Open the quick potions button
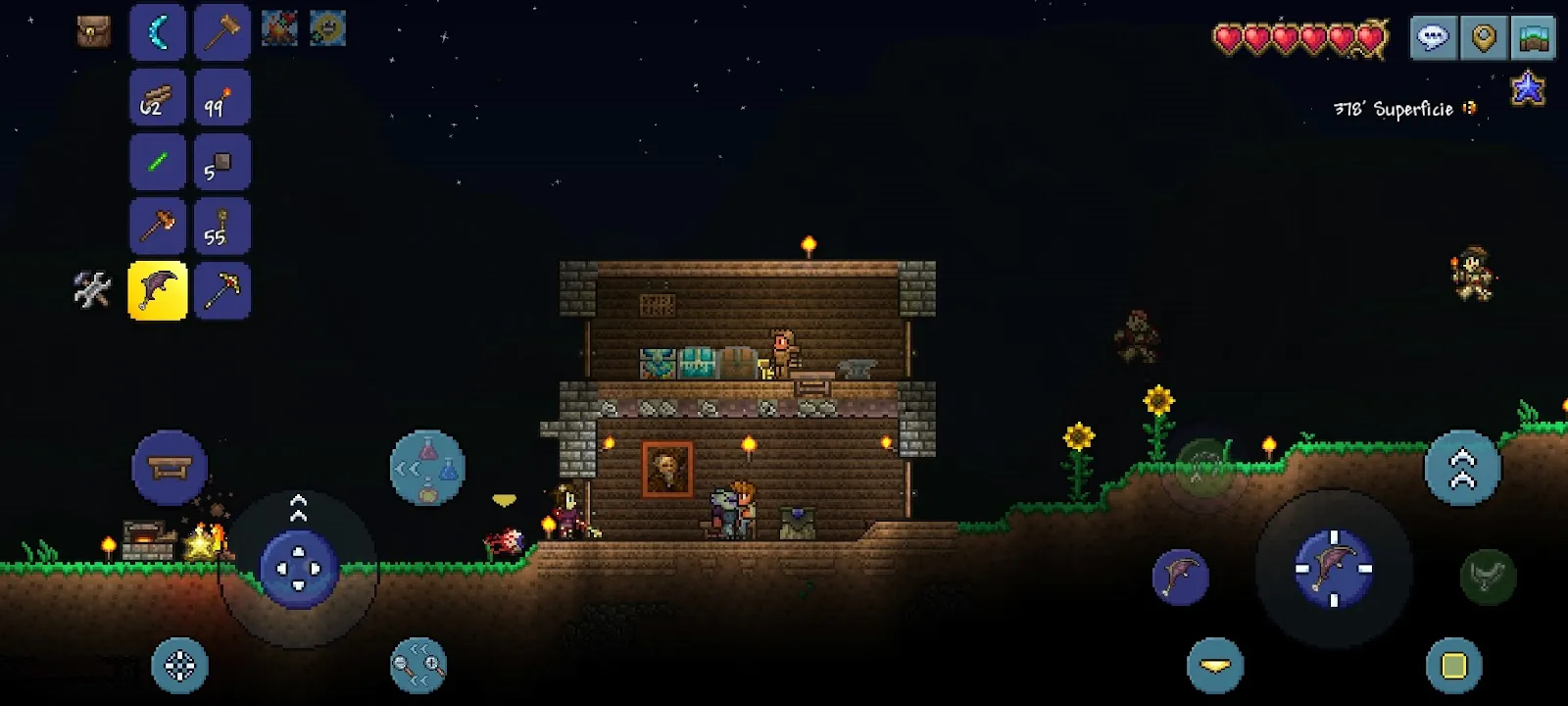1568x706 pixels. click(x=427, y=468)
